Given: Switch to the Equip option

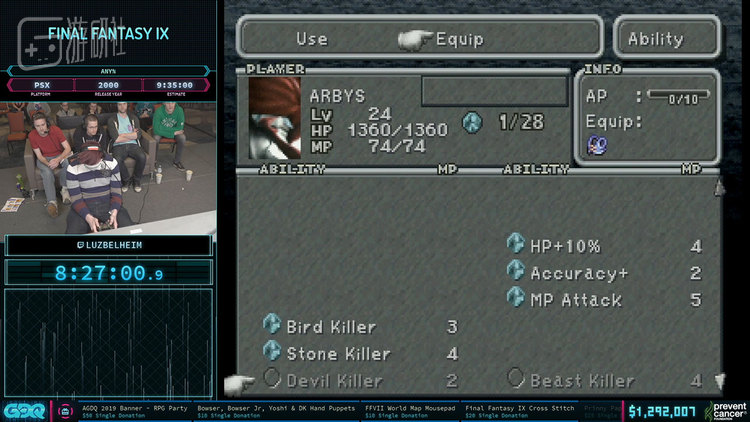Looking at the screenshot, I should (459, 39).
